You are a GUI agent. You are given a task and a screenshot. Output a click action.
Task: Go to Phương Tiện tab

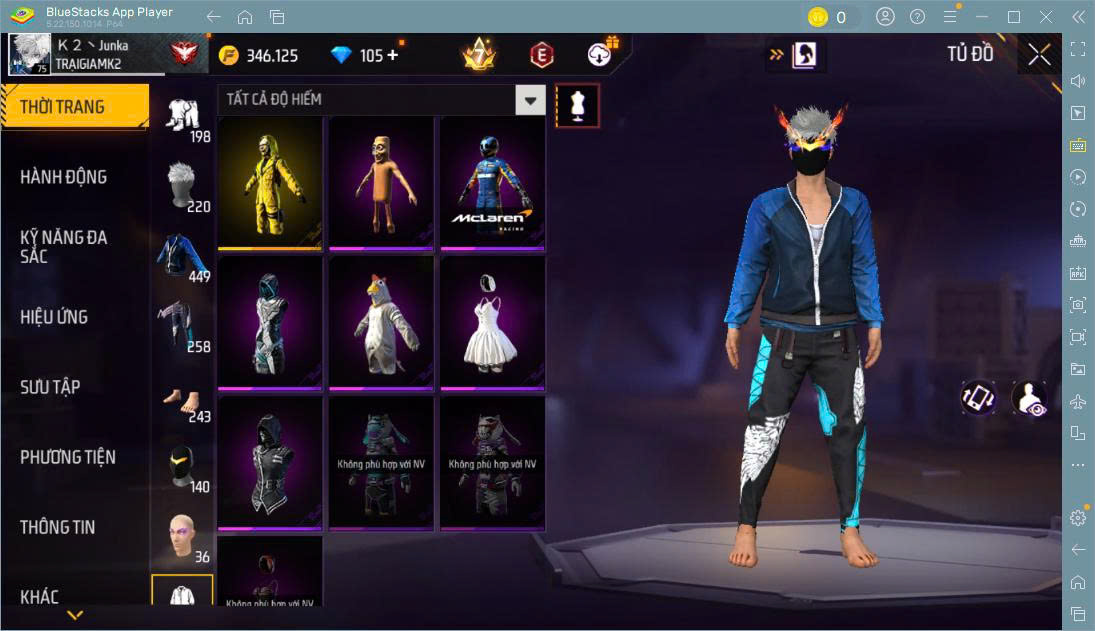coord(68,457)
